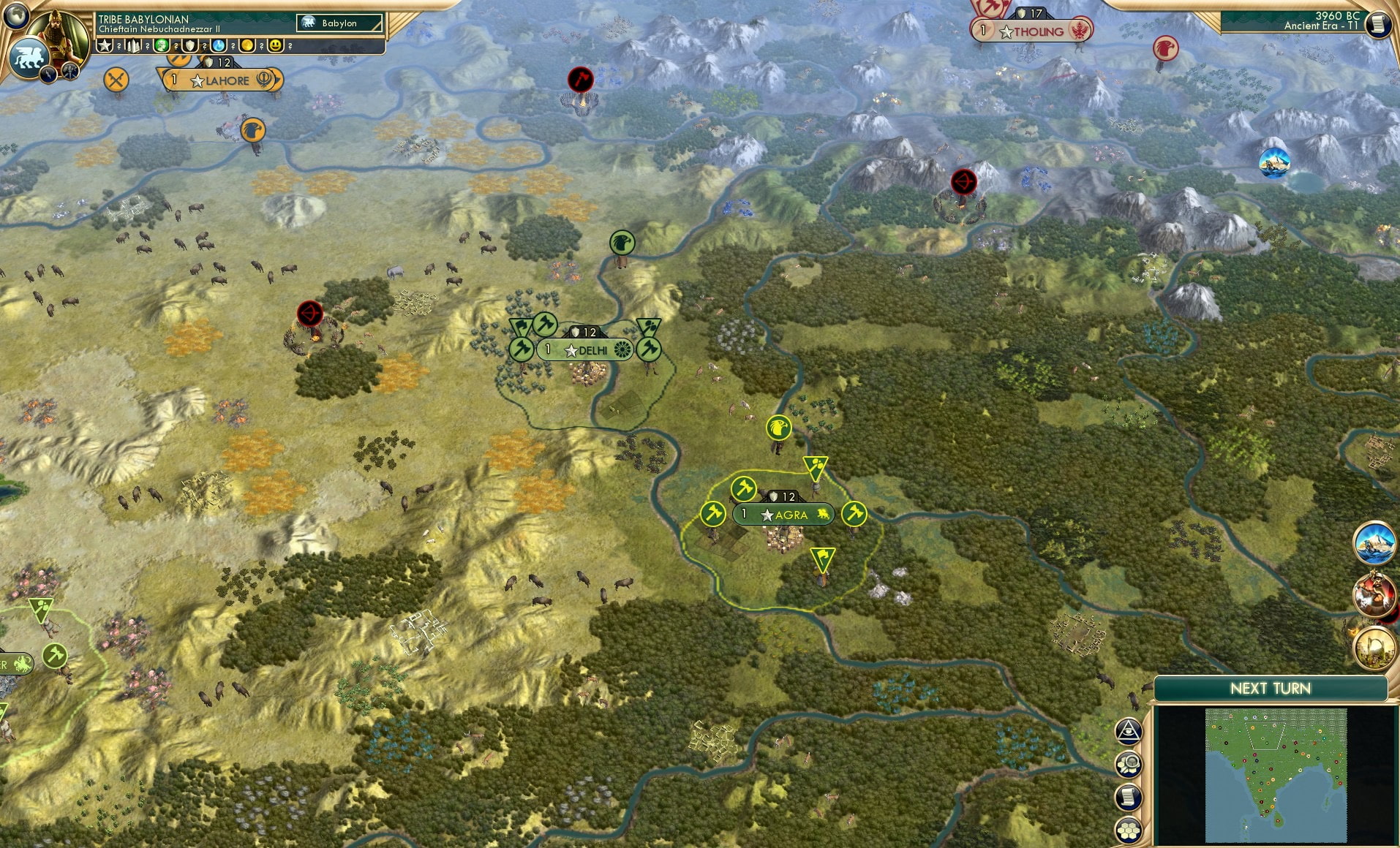Click the shield defense icon on the top bar
Viewport: 1400px width, 848px height.
(190, 47)
